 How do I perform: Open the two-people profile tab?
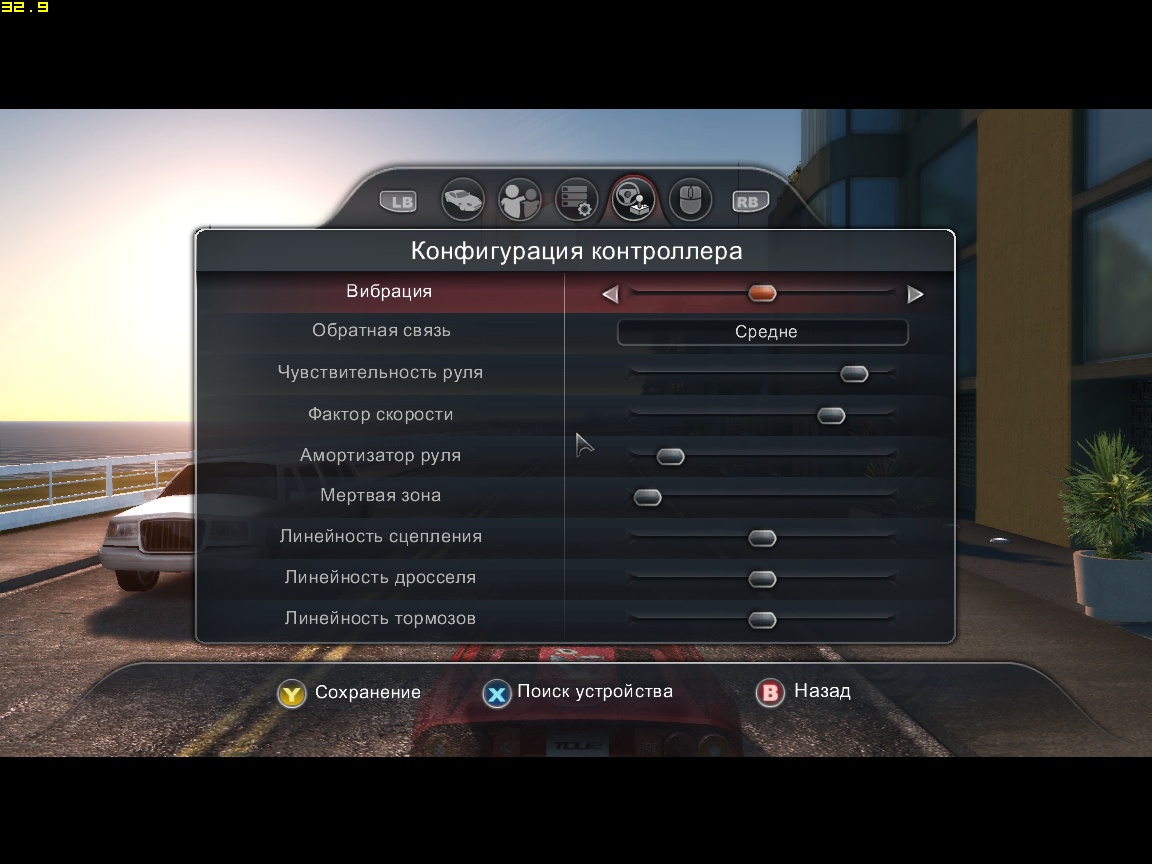click(x=520, y=200)
